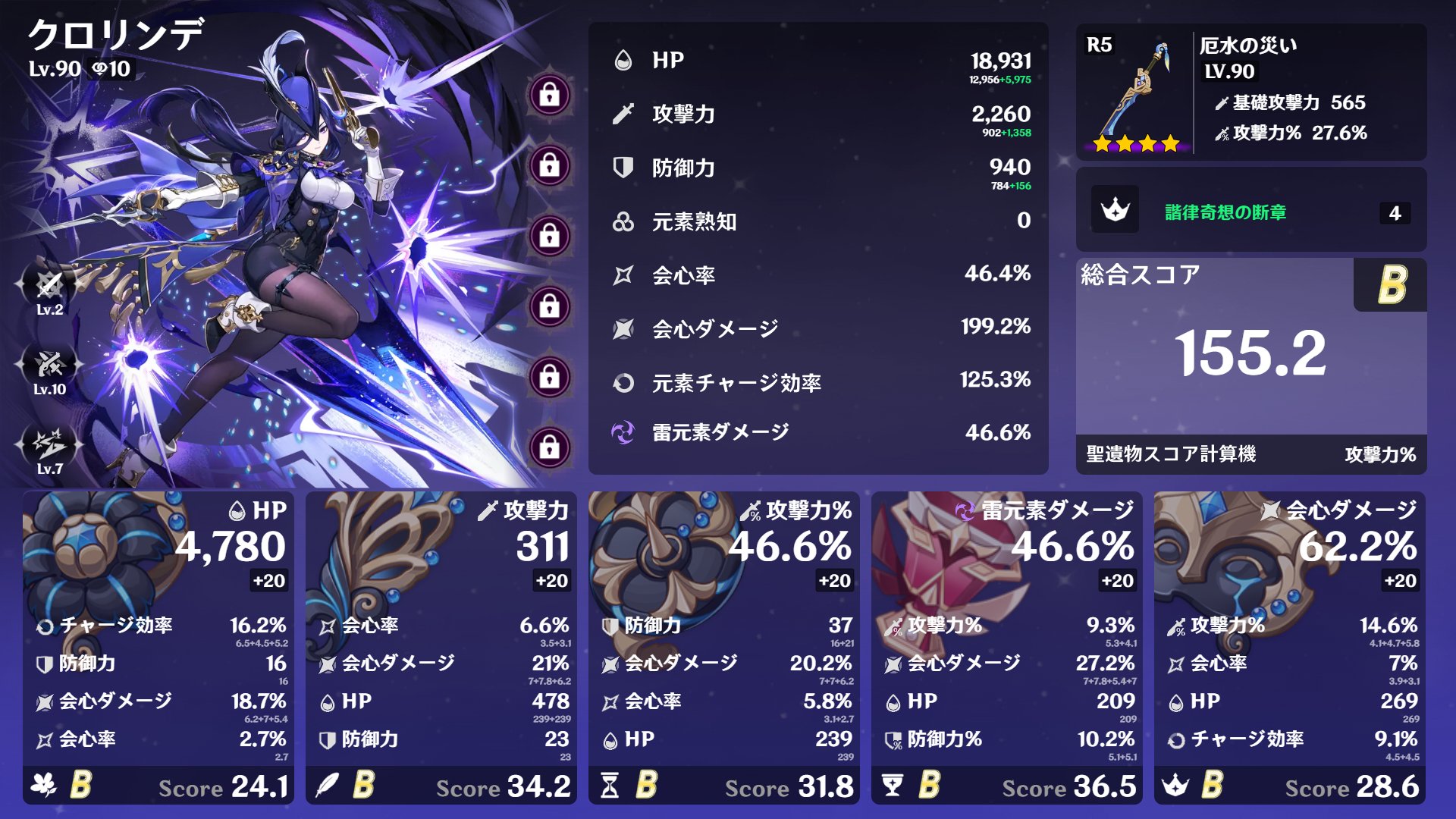Viewport: 1456px width, 819px height.
Task: Select the Lv.10 elemental skill talent icon
Action: (x=49, y=366)
